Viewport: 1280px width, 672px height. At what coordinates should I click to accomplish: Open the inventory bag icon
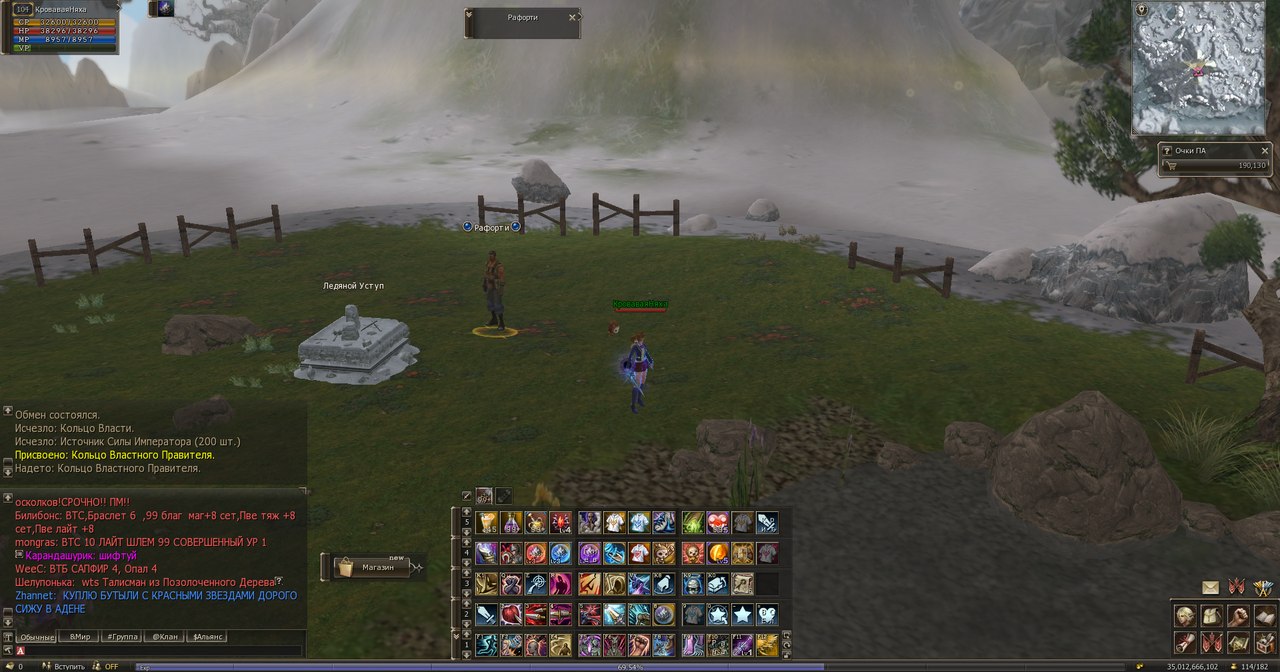pyautogui.click(x=1212, y=616)
